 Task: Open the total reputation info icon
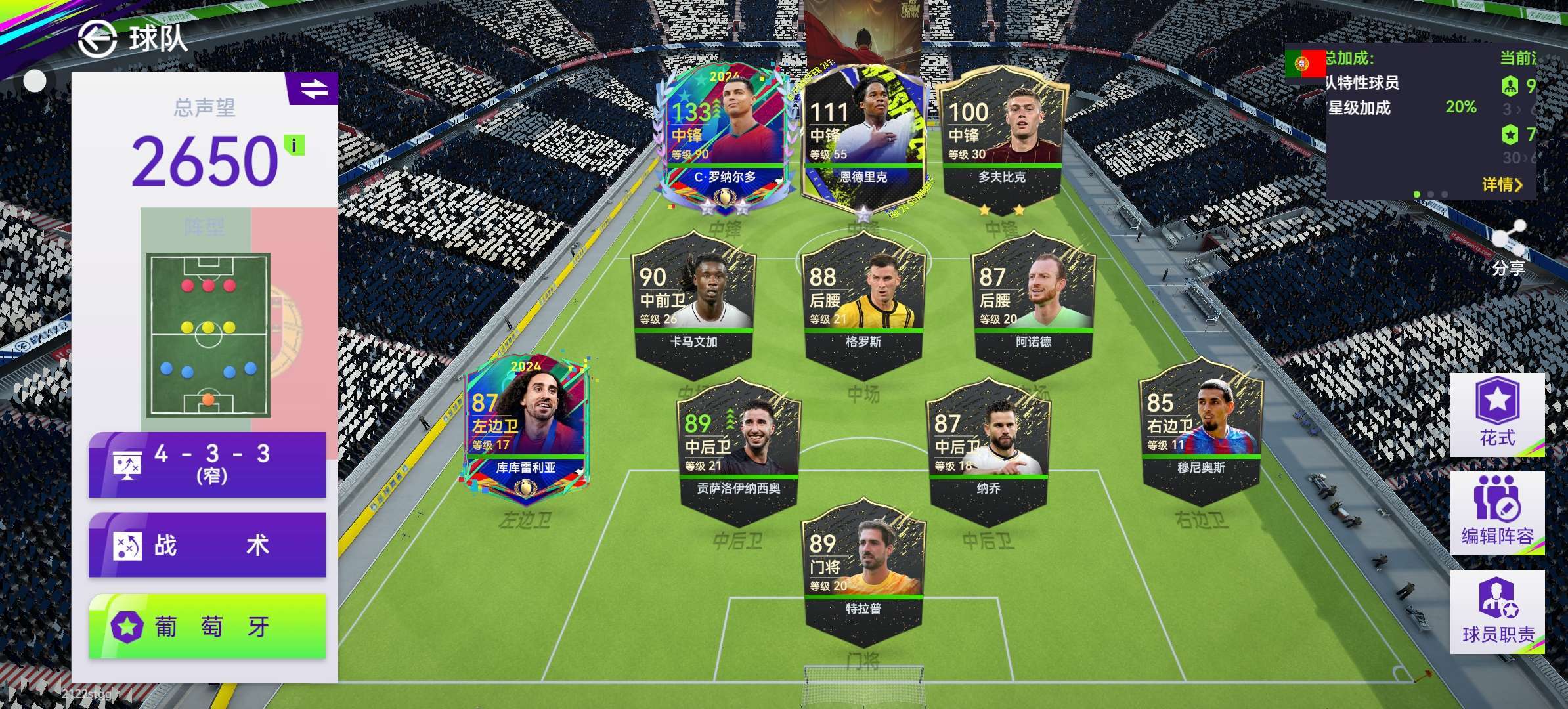point(294,145)
